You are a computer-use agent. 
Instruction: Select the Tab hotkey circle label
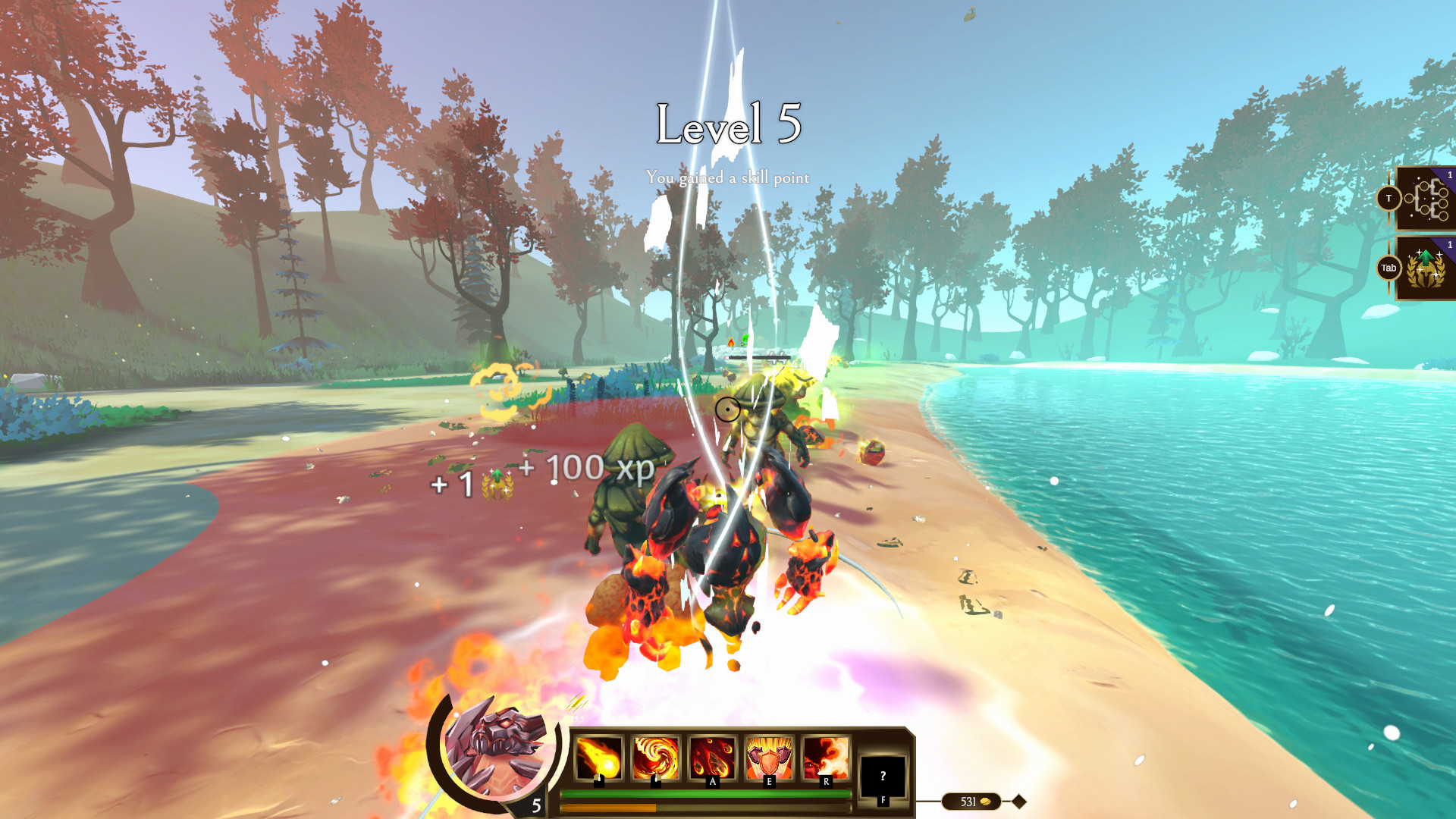point(1388,268)
